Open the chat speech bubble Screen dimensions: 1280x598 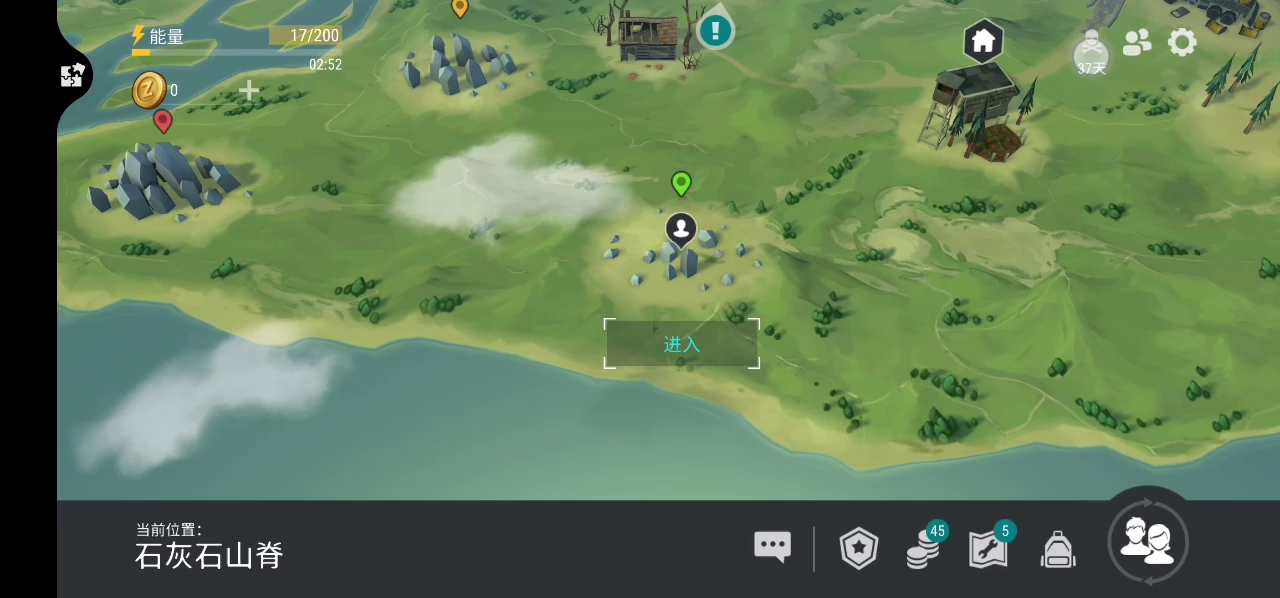coord(772,546)
